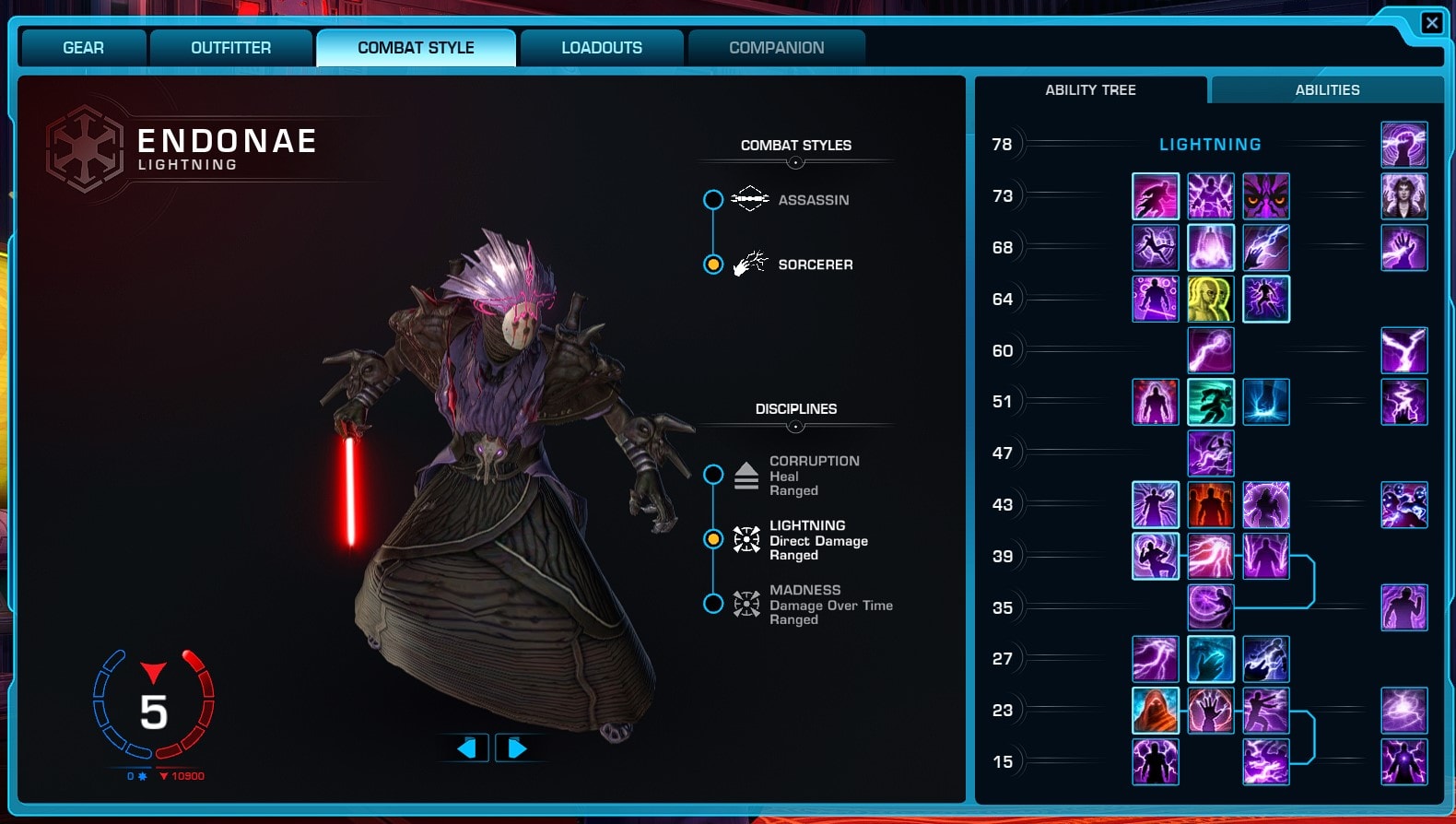Show the Abilities tab
Screen dimensions: 1456x824
tap(1327, 90)
